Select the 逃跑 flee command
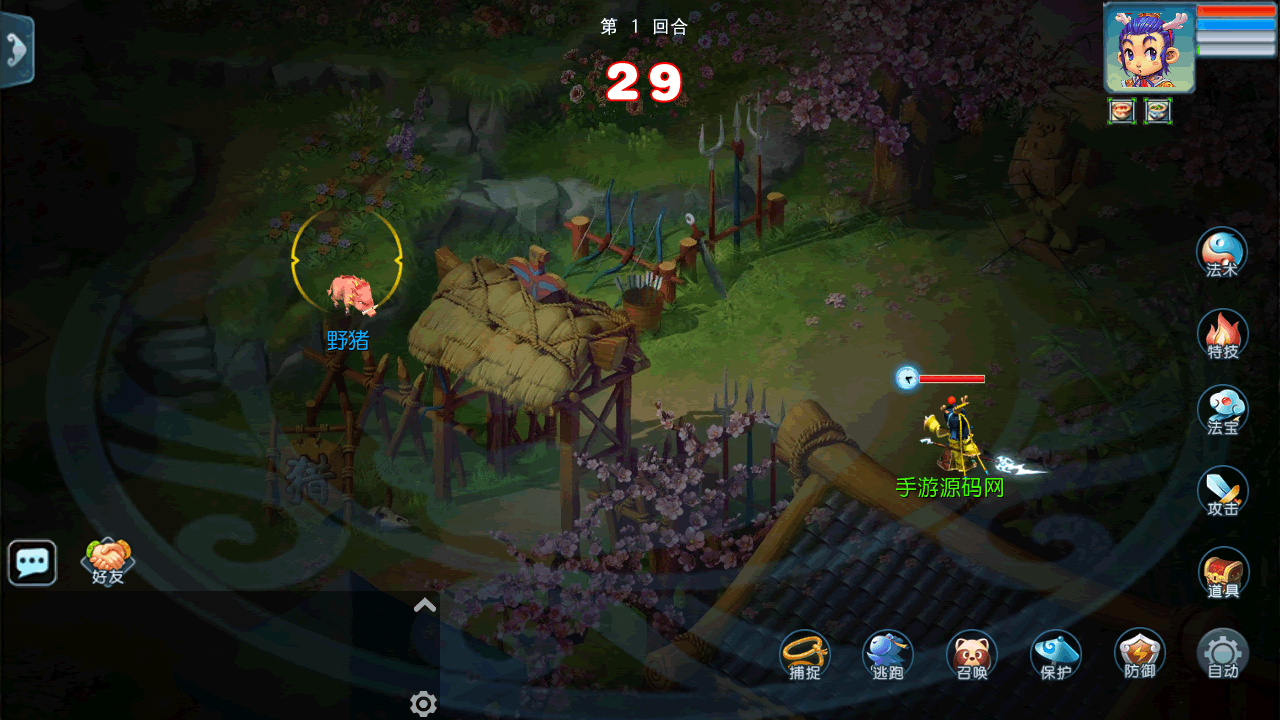 tap(888, 655)
